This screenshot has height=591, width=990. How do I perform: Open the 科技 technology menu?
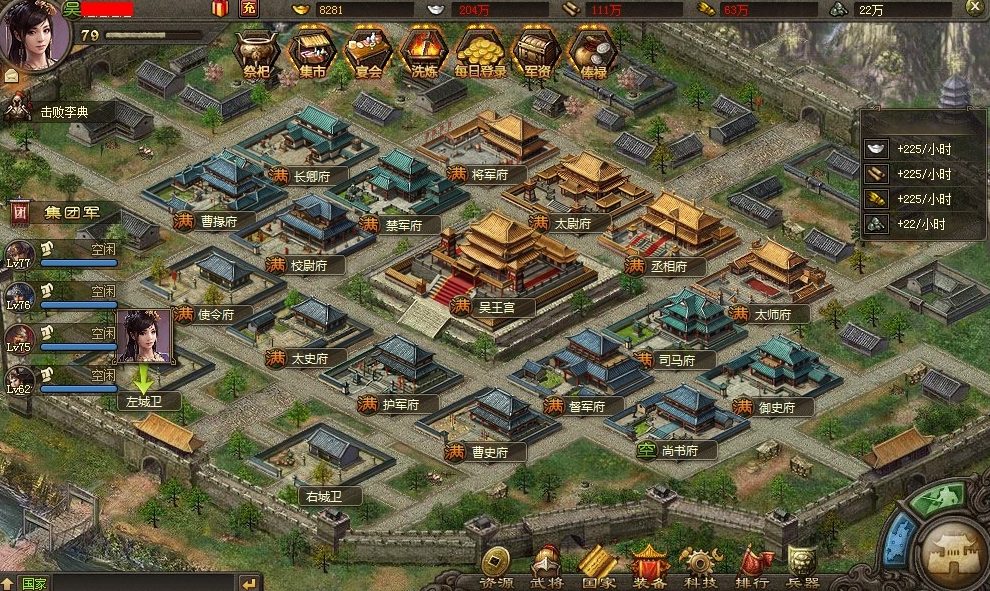point(699,567)
